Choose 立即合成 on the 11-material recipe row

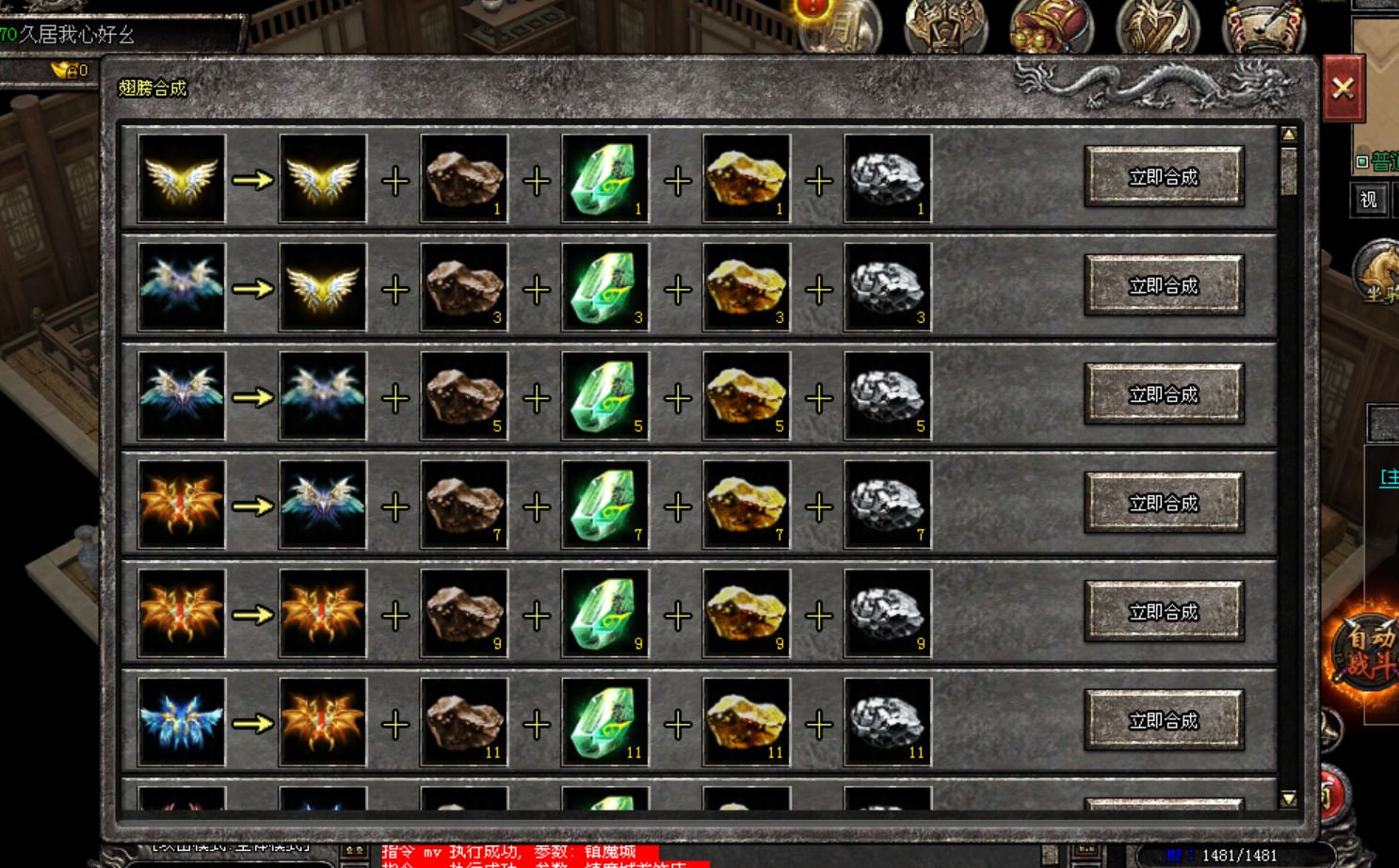coord(1164,721)
